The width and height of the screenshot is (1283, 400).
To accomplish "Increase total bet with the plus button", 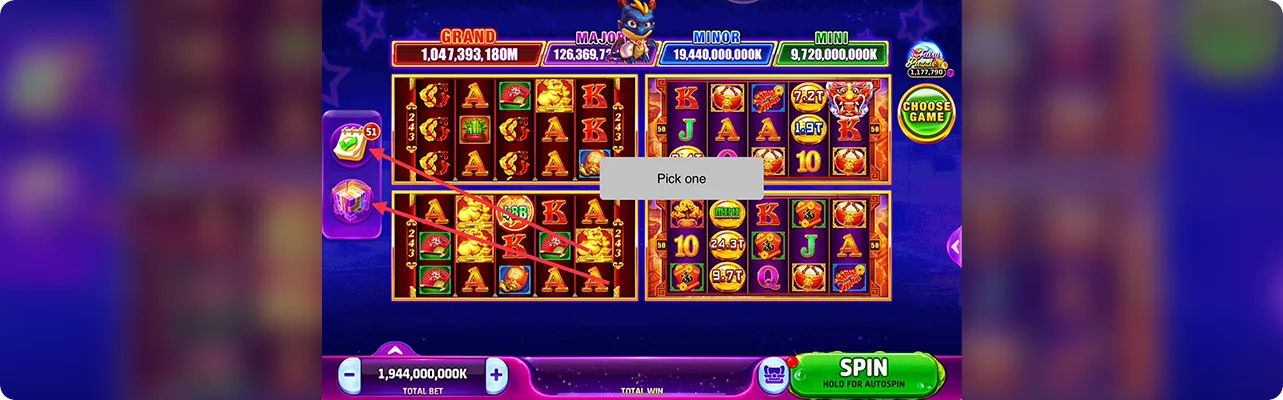I will point(496,376).
